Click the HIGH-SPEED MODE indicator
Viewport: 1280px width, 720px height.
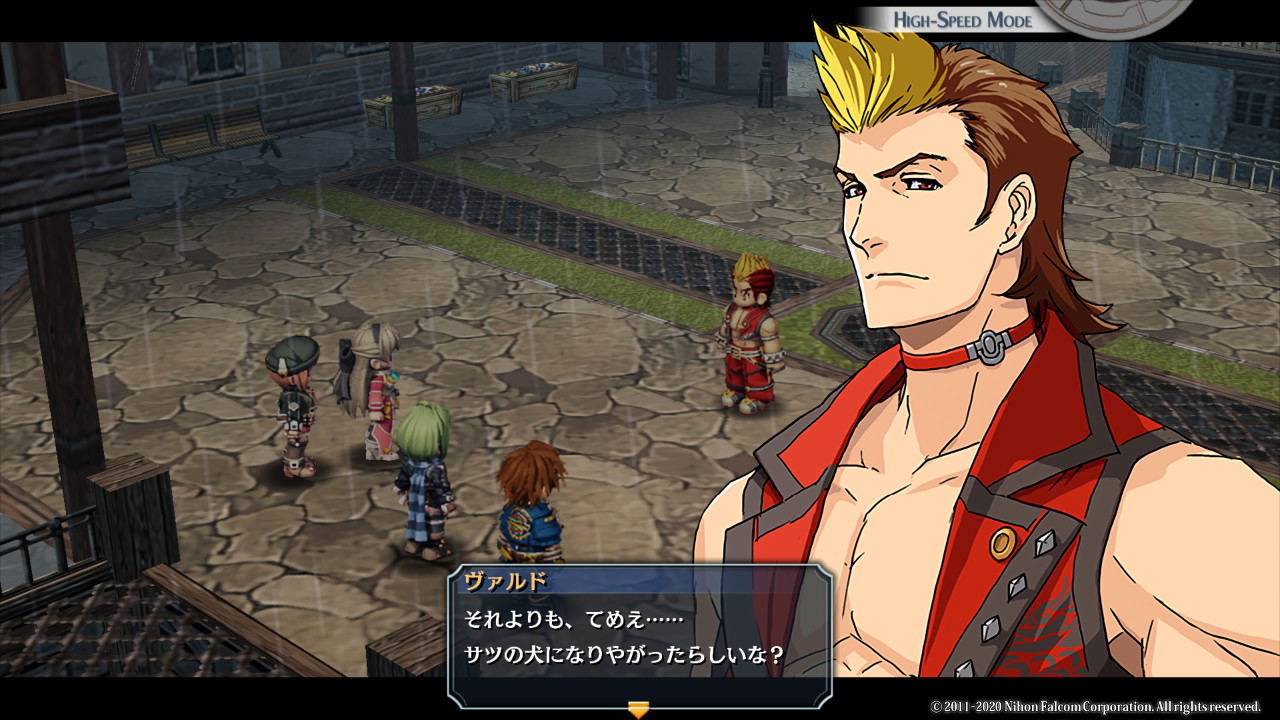[x=965, y=16]
